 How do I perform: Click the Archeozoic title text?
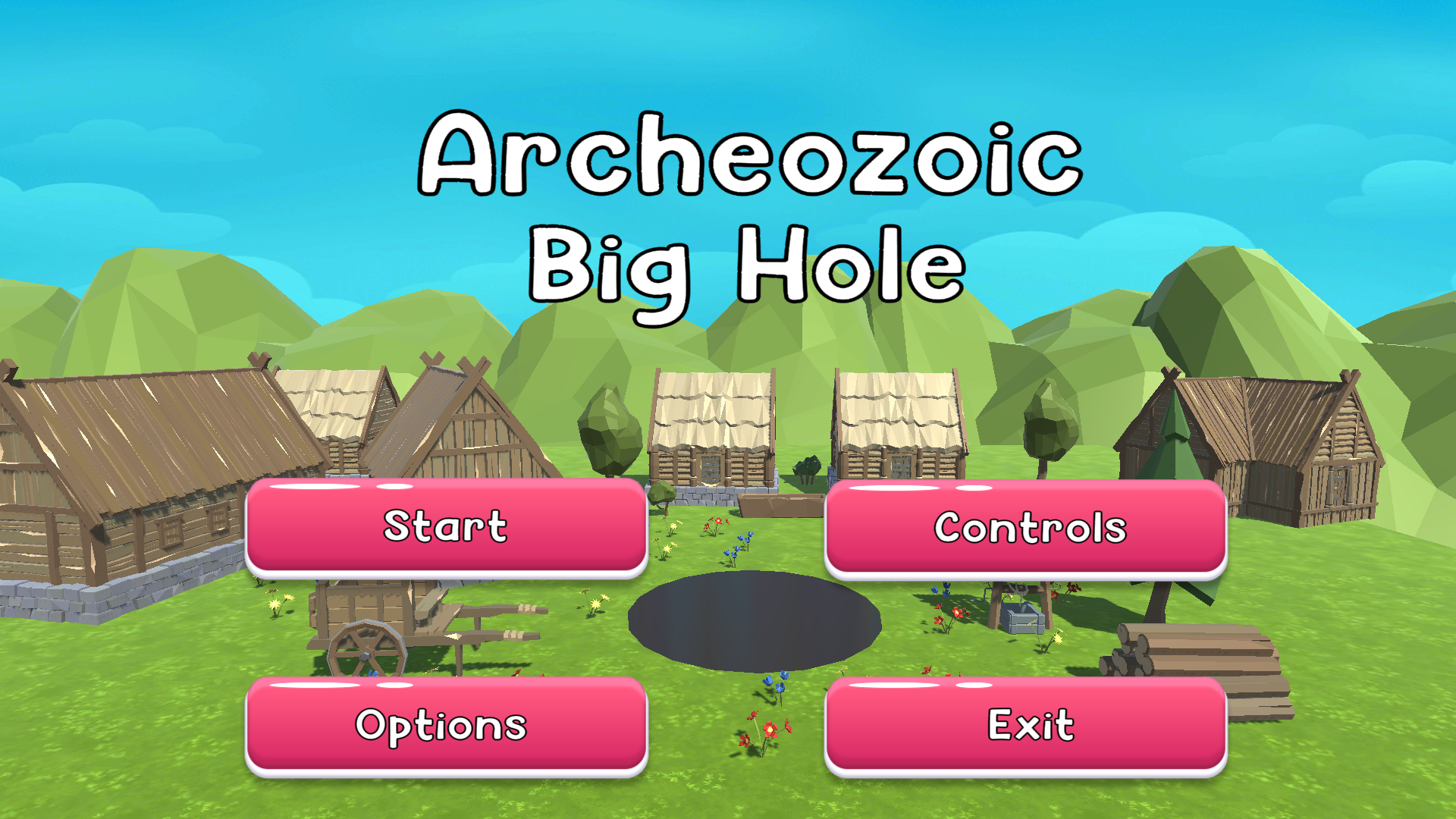pos(749,155)
